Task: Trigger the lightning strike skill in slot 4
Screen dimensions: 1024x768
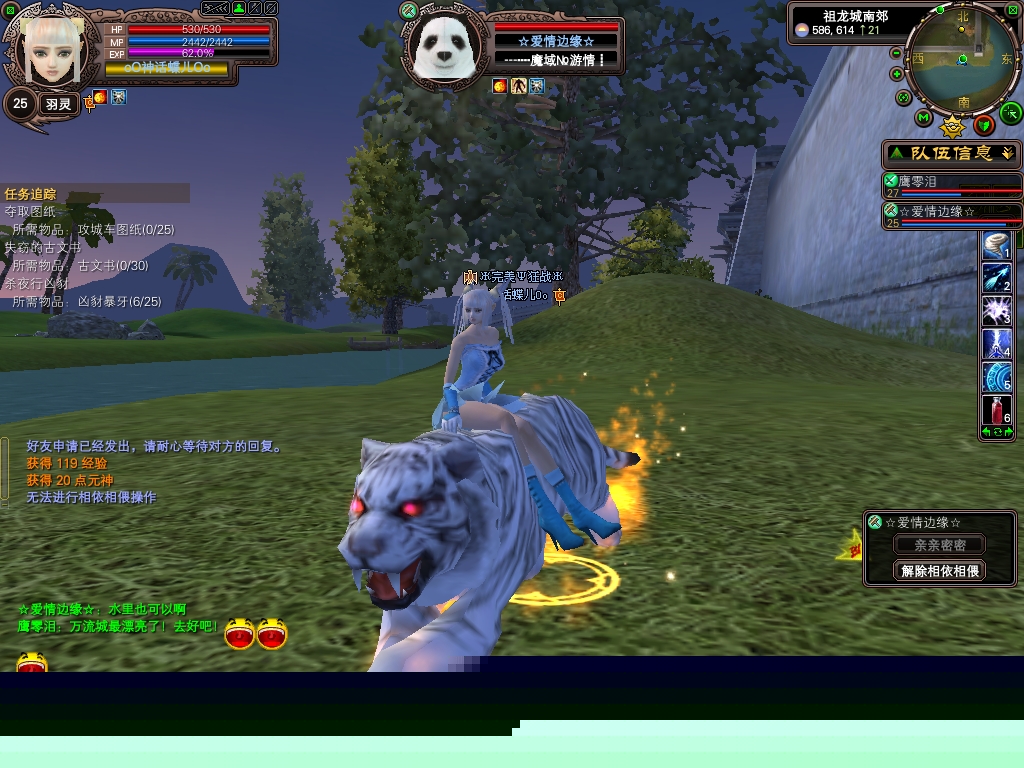Action: [996, 343]
